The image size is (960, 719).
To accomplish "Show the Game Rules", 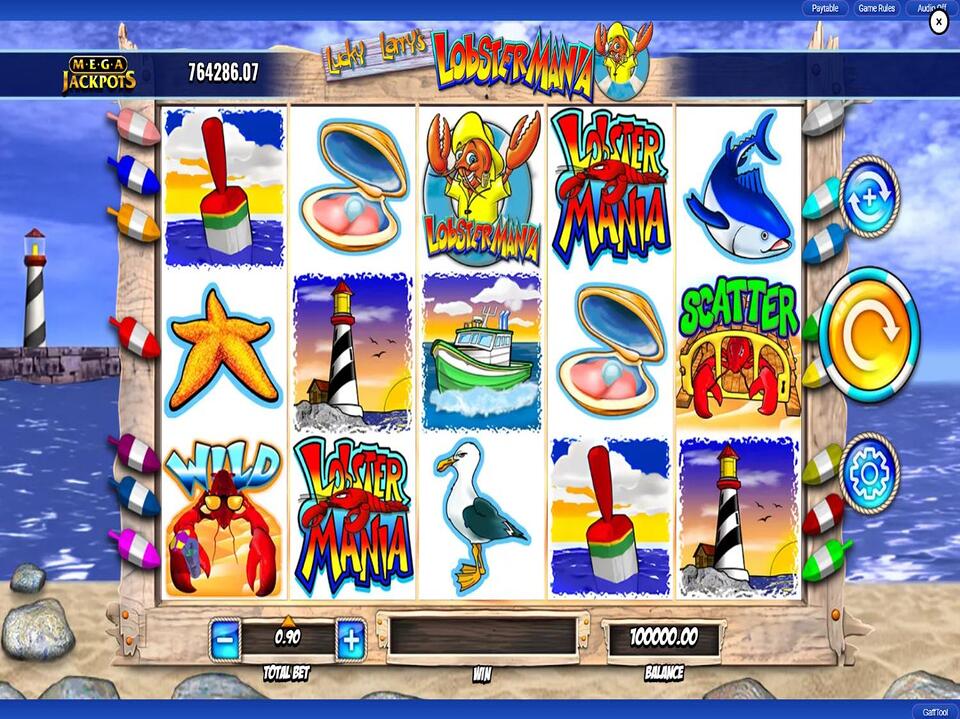I will [876, 8].
